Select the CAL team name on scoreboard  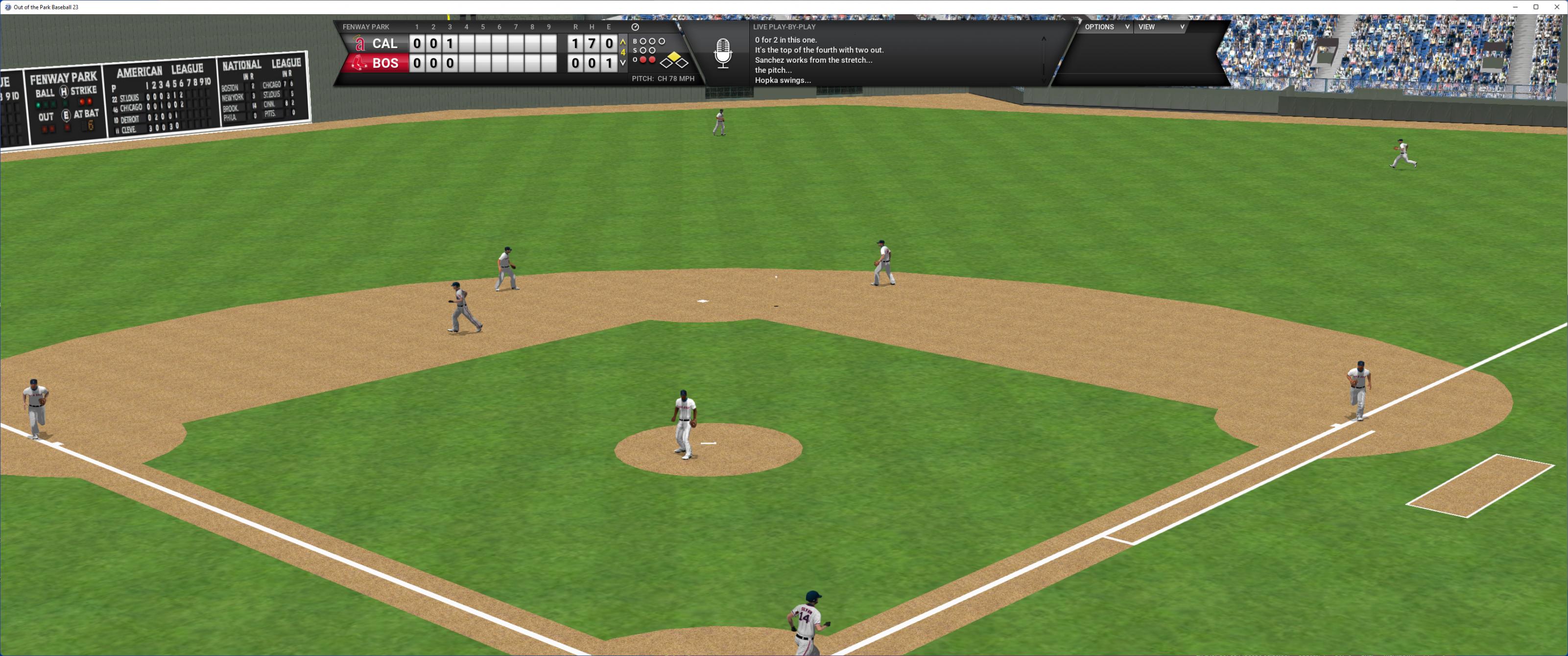point(384,44)
